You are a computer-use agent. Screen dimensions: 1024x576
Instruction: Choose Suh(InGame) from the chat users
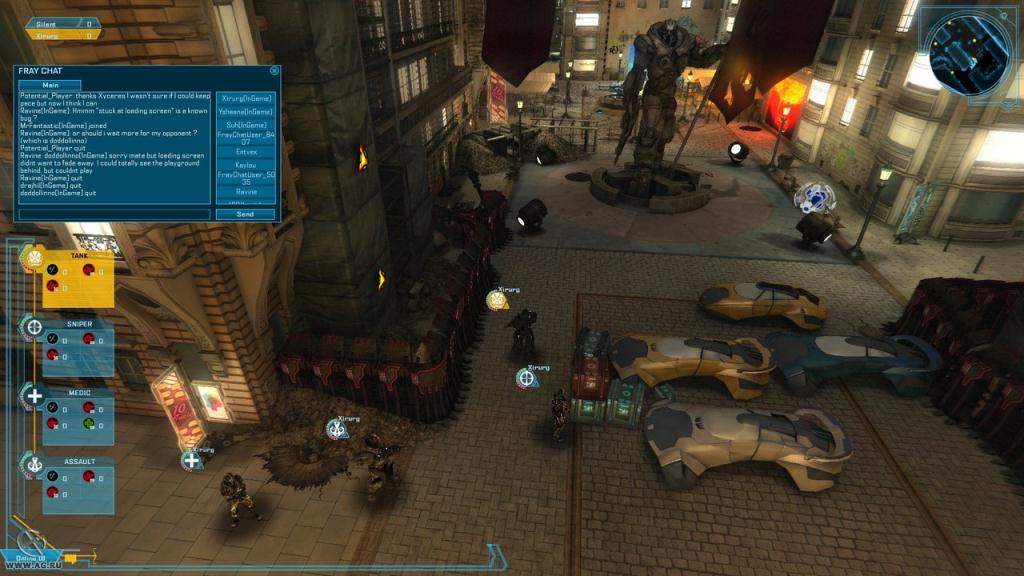click(x=245, y=124)
